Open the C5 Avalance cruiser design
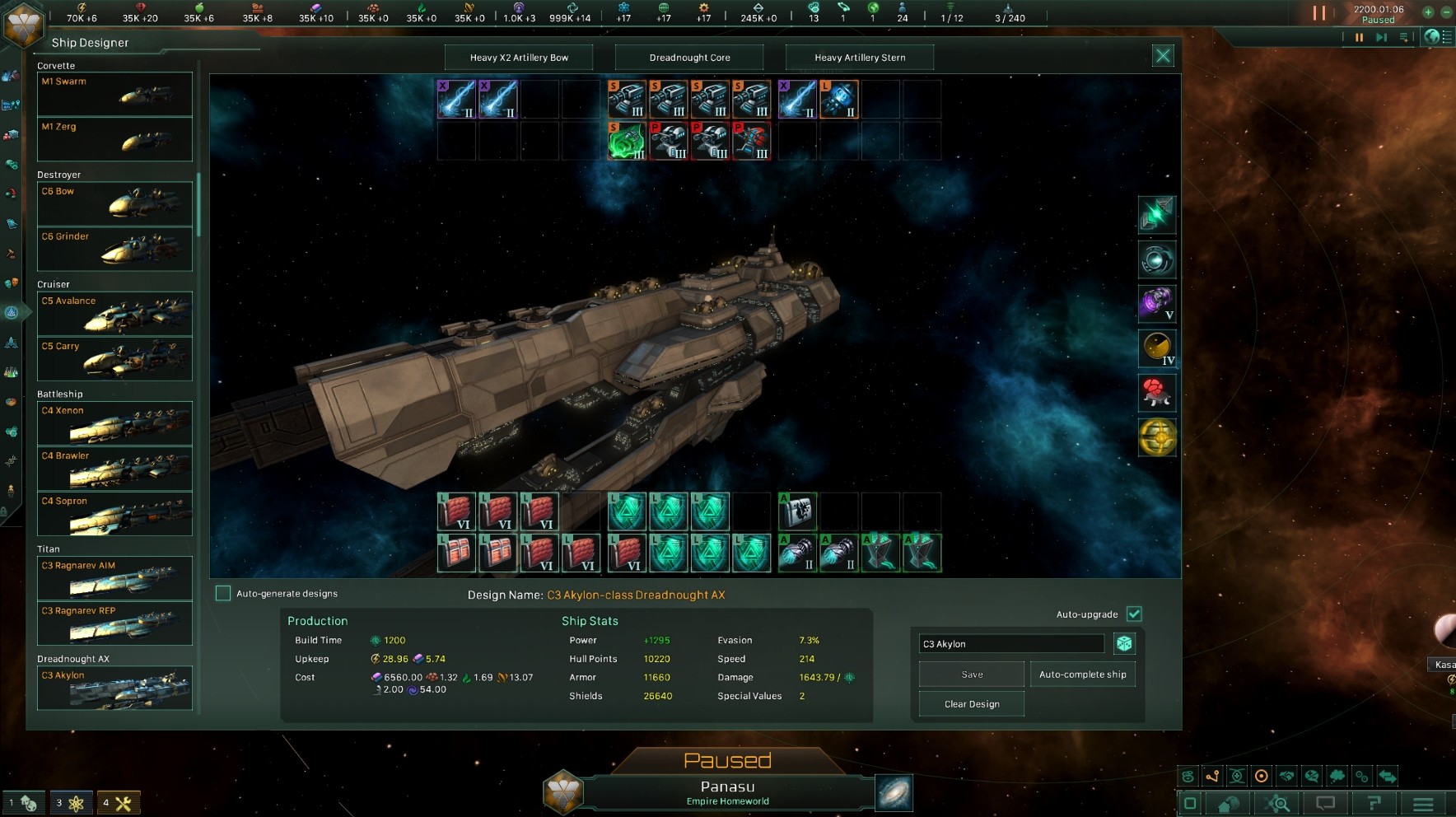The image size is (1456, 817). (x=114, y=313)
